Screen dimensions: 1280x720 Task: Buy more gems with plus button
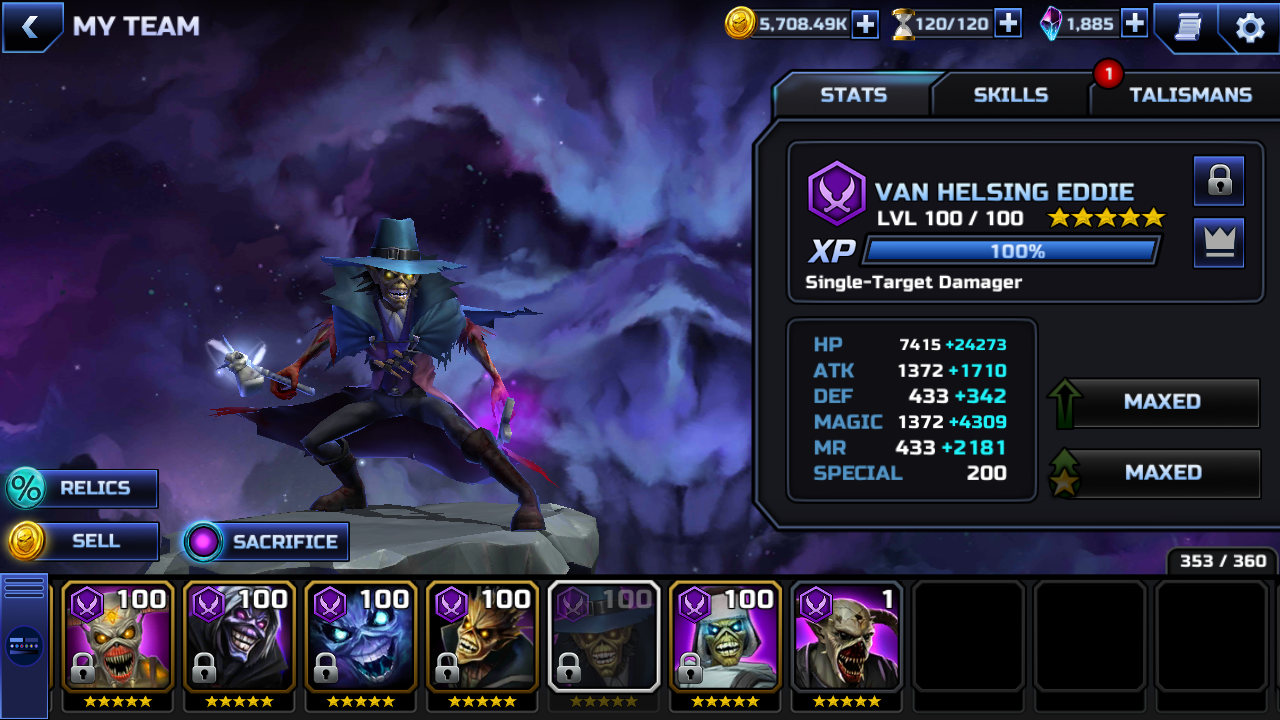[x=1134, y=24]
